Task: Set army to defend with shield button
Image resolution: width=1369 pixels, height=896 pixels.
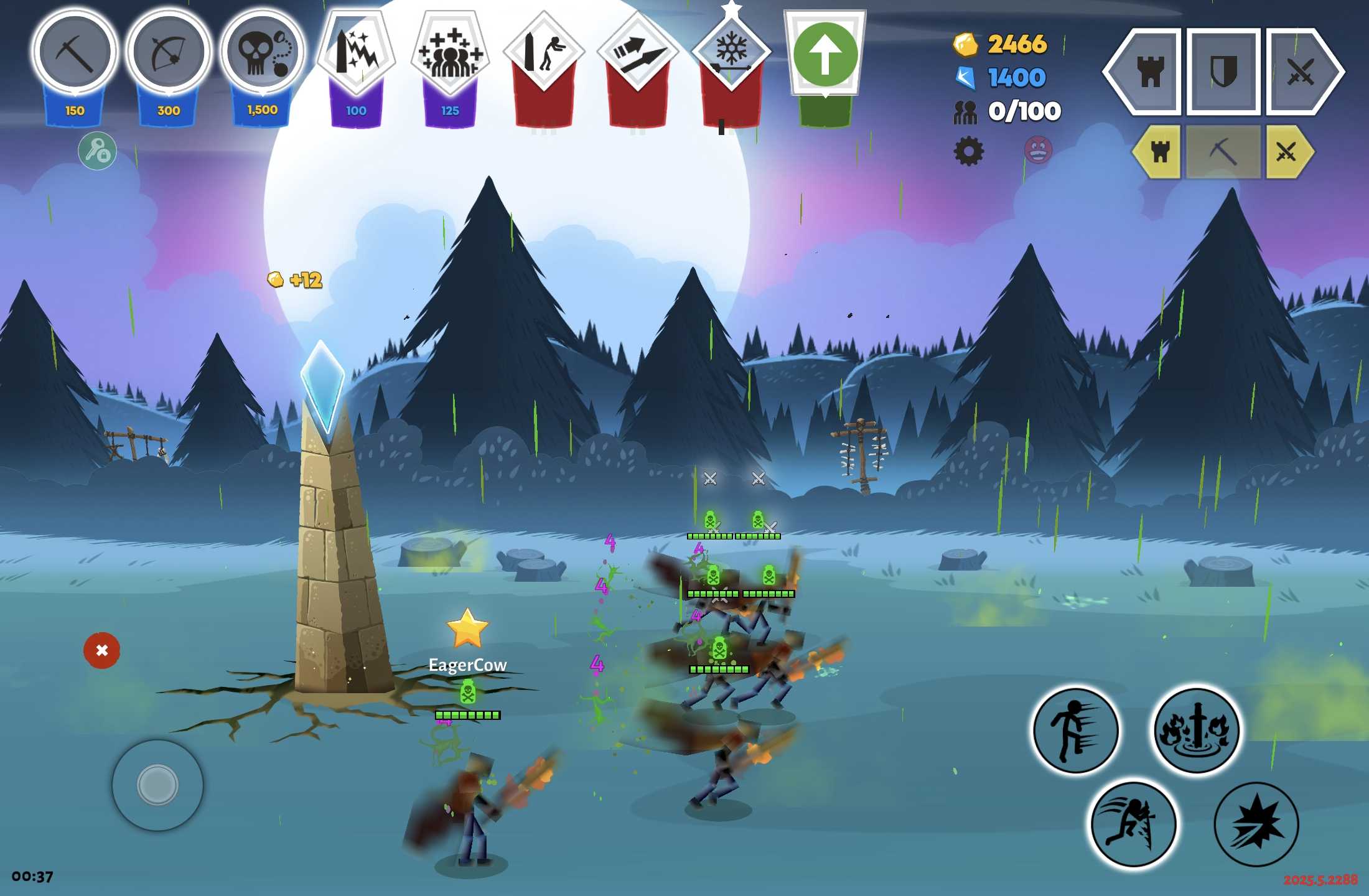Action: (1223, 72)
